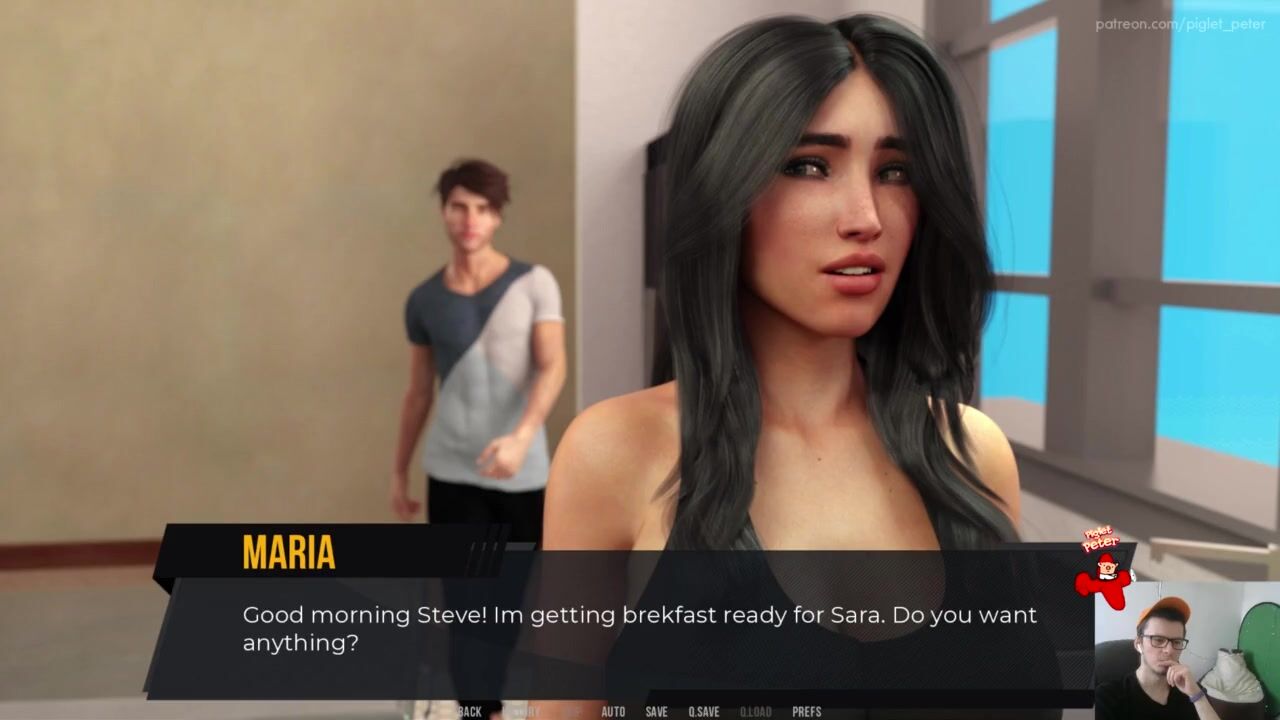Screen dimensions: 1280x720
Task: Open the Save menu
Action: [656, 712]
